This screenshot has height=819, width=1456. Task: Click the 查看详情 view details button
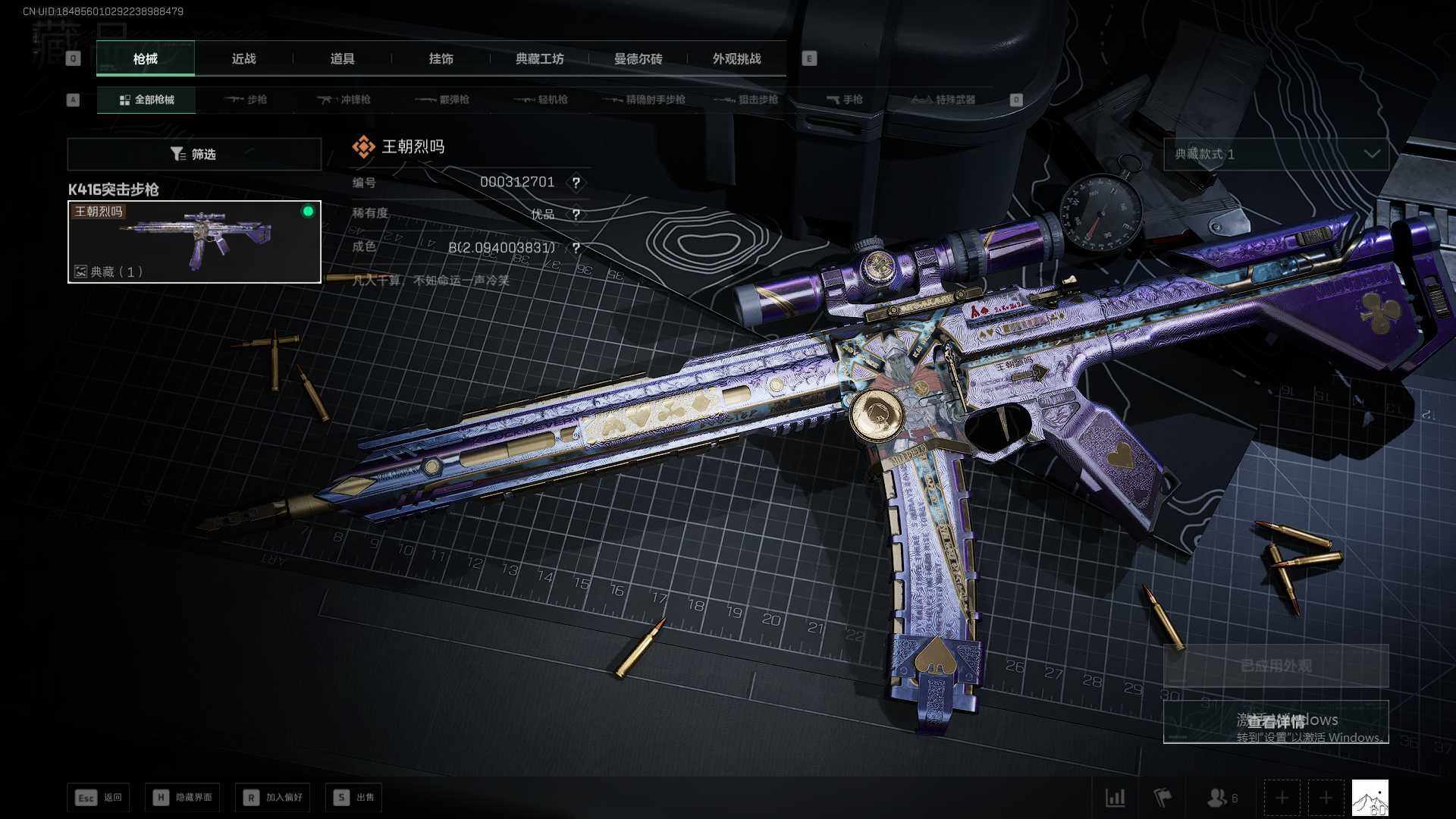pos(1276,721)
